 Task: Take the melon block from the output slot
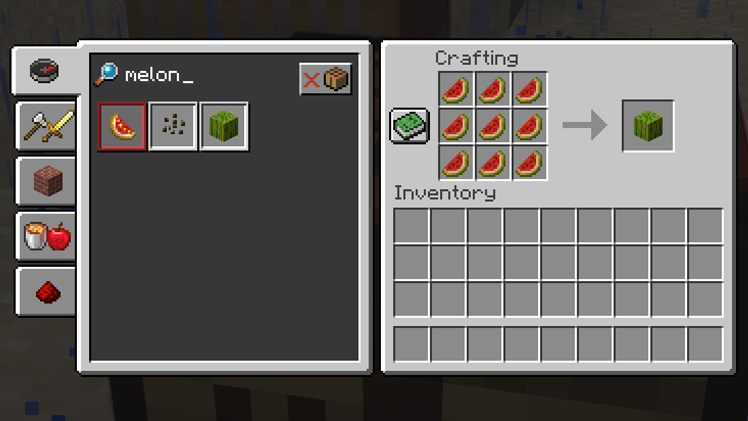[x=648, y=126]
